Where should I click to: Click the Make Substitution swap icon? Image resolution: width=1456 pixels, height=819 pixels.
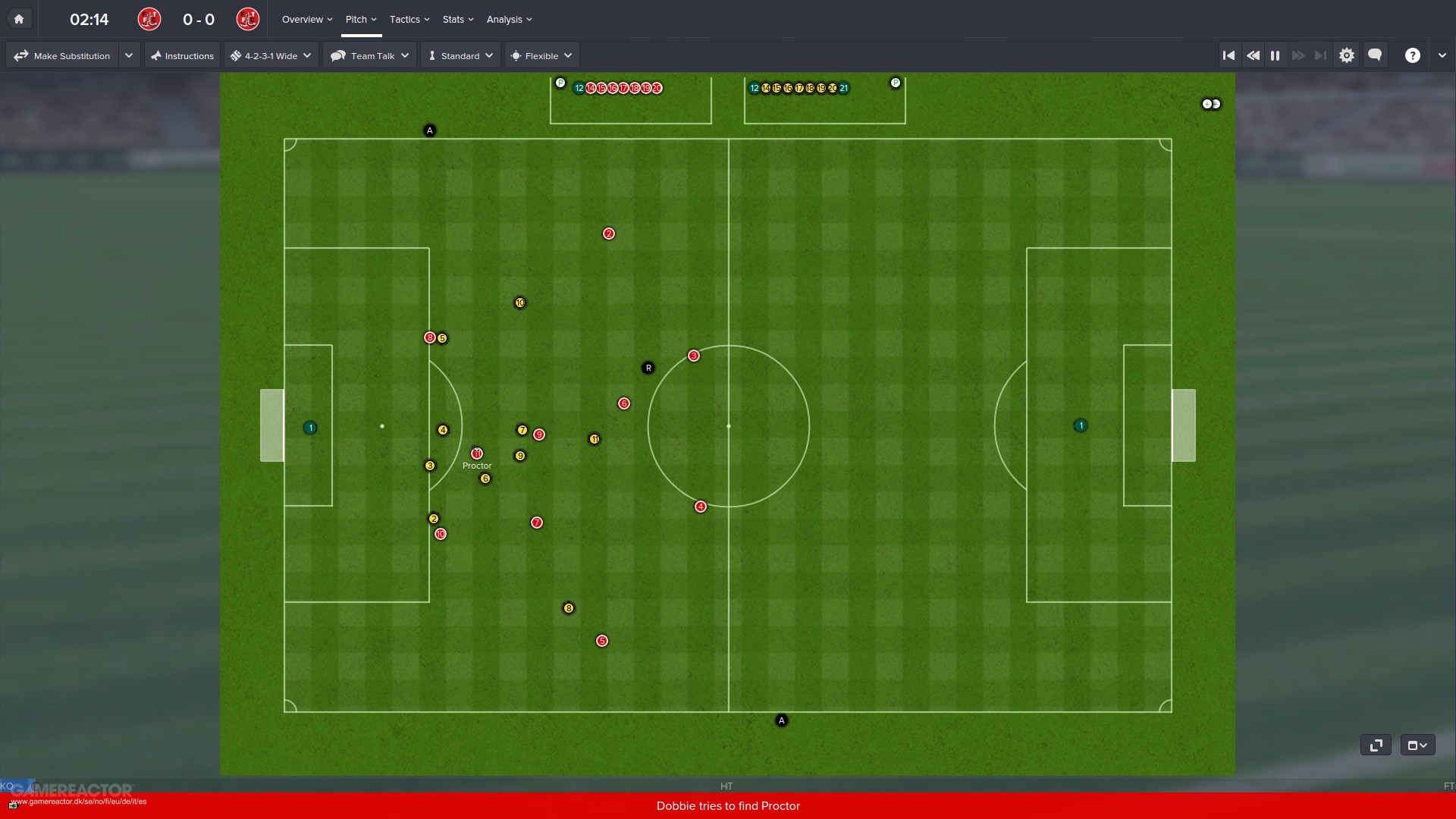(x=21, y=55)
